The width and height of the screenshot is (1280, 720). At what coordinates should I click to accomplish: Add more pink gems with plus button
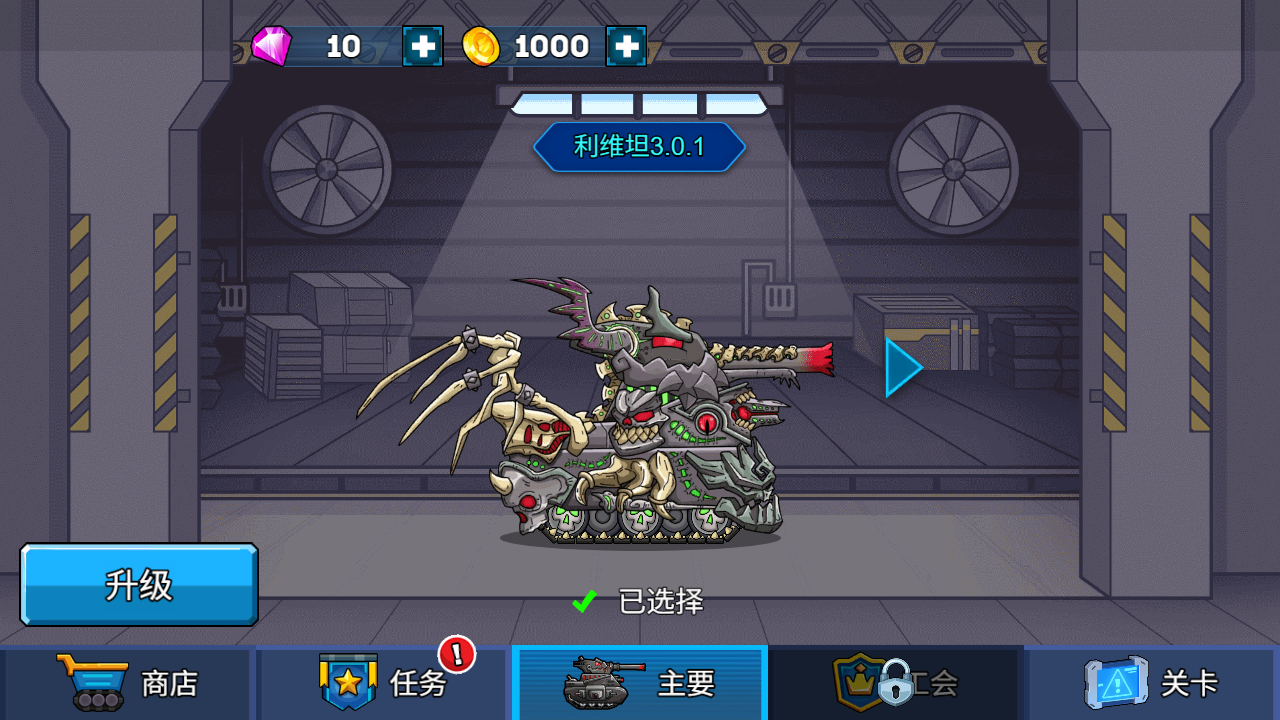(422, 46)
